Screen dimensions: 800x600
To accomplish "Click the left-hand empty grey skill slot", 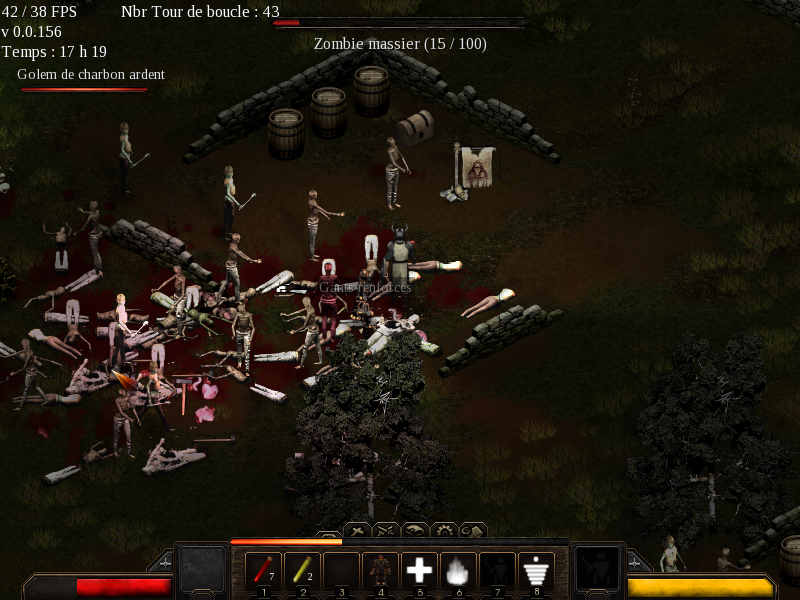I will coord(202,569).
